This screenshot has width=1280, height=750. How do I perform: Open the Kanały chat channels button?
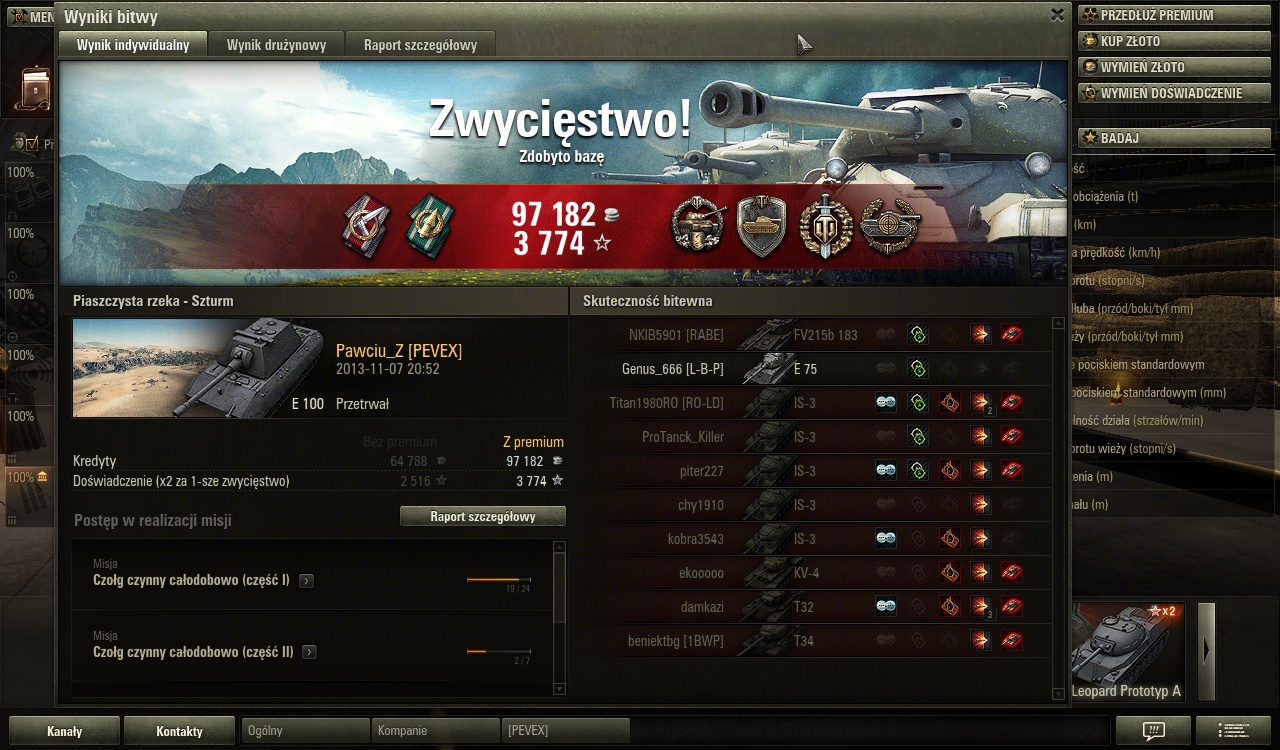pos(65,731)
